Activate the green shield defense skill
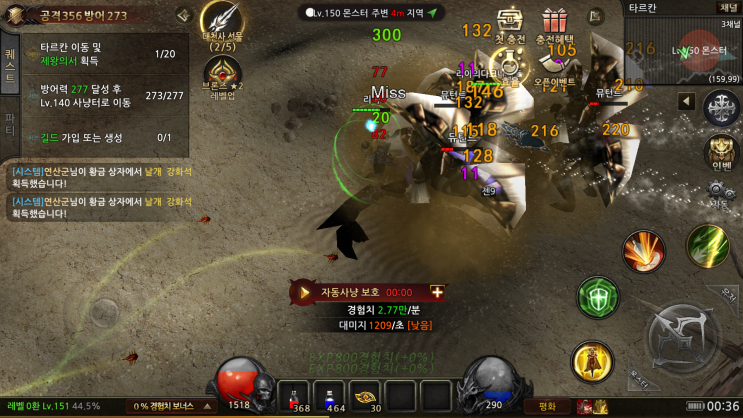 tap(597, 297)
